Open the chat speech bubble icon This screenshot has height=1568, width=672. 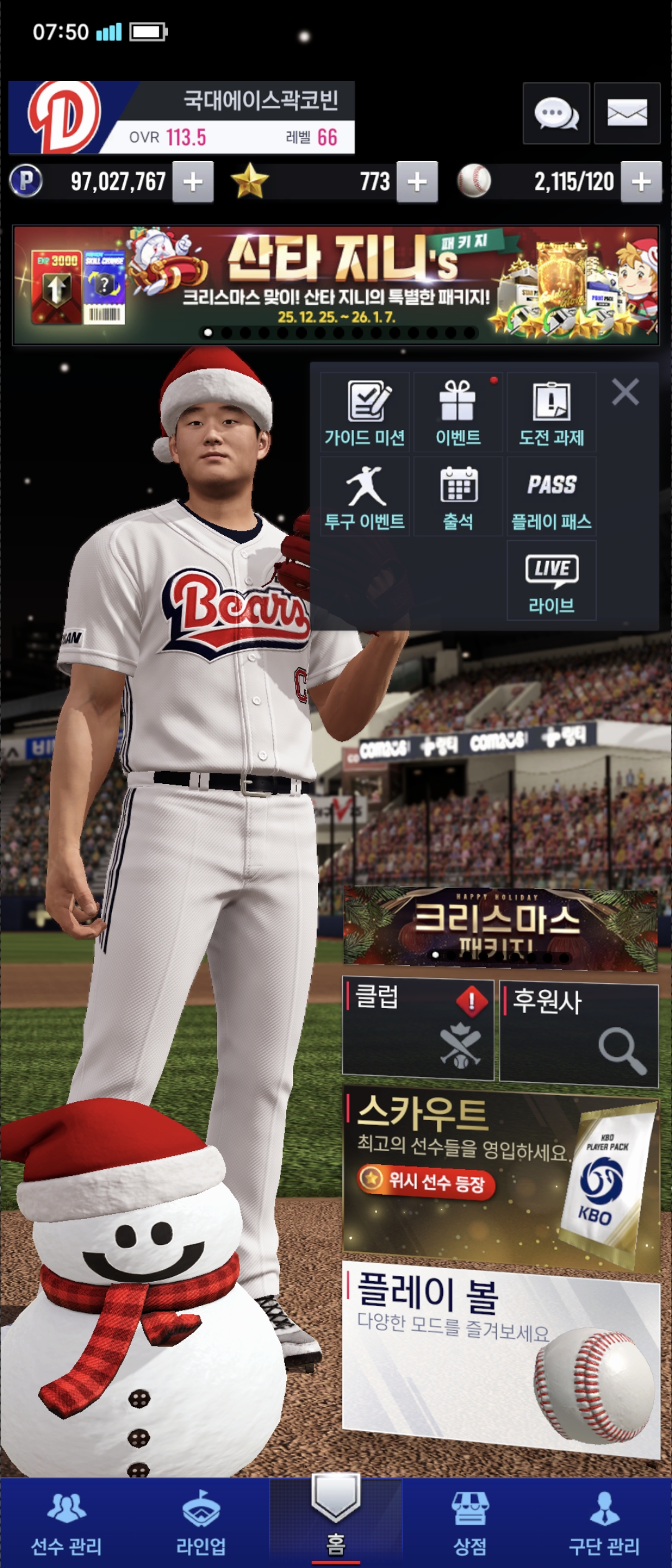click(x=556, y=113)
